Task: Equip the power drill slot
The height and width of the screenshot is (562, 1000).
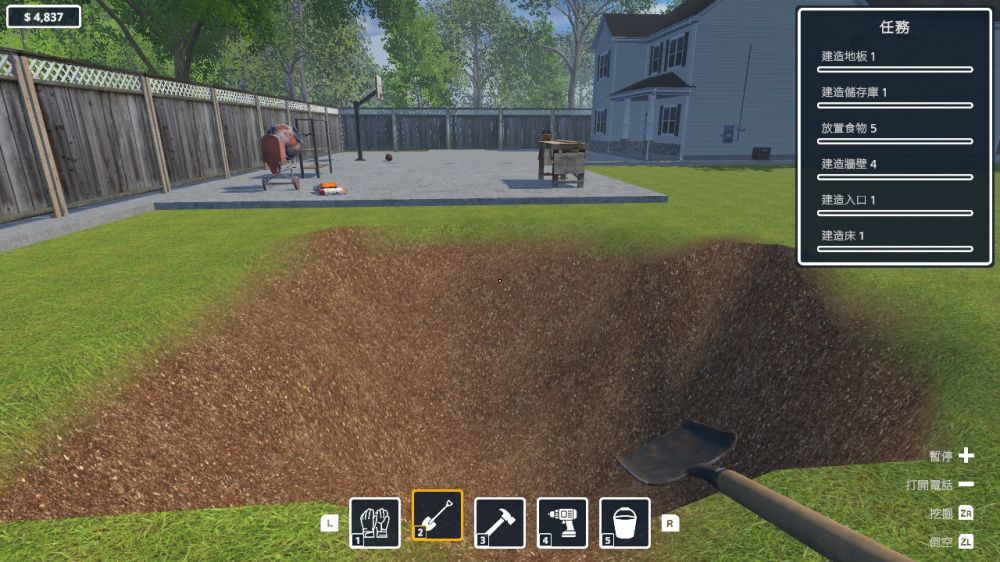Action: (x=562, y=522)
